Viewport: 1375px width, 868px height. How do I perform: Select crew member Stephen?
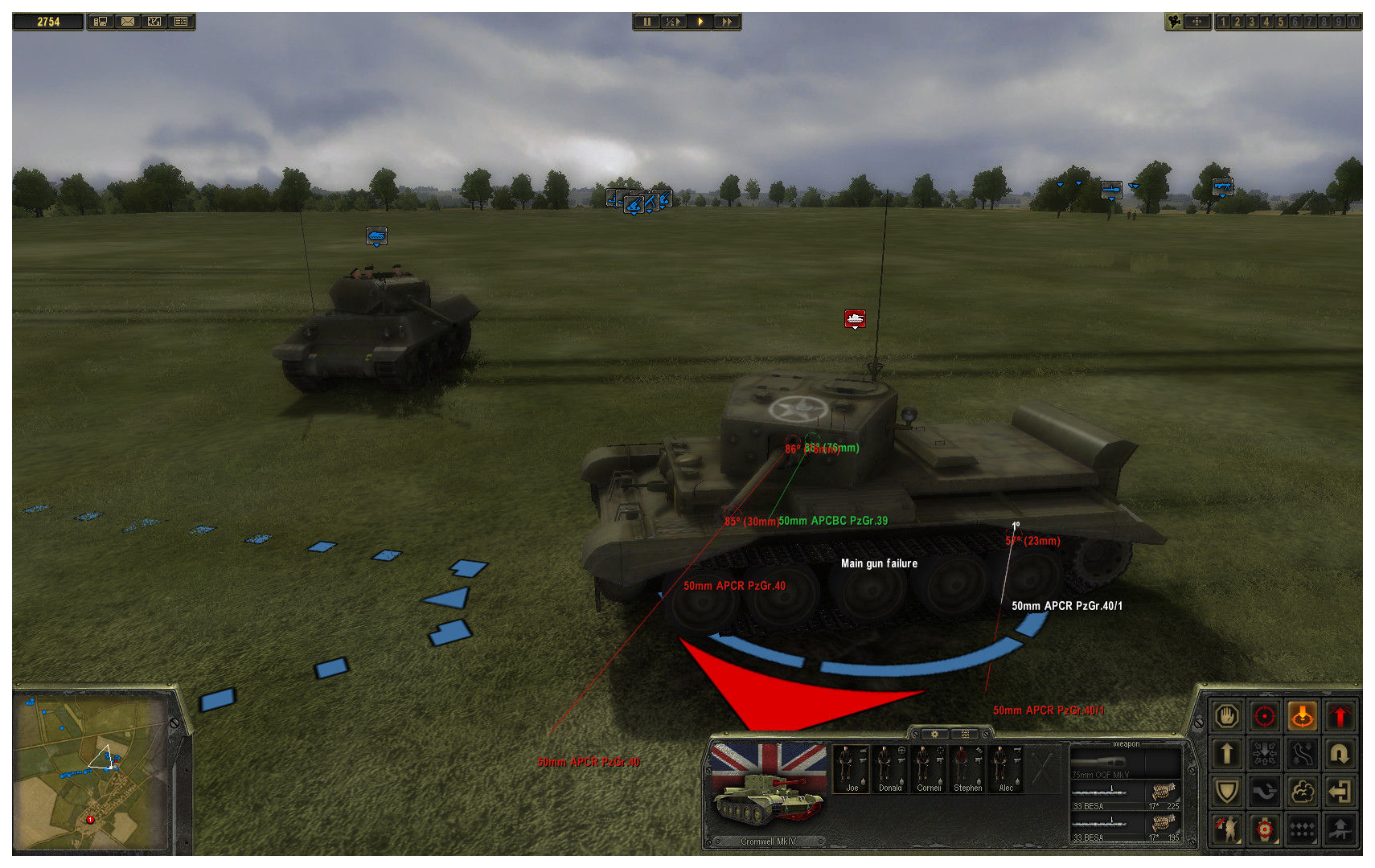click(967, 768)
